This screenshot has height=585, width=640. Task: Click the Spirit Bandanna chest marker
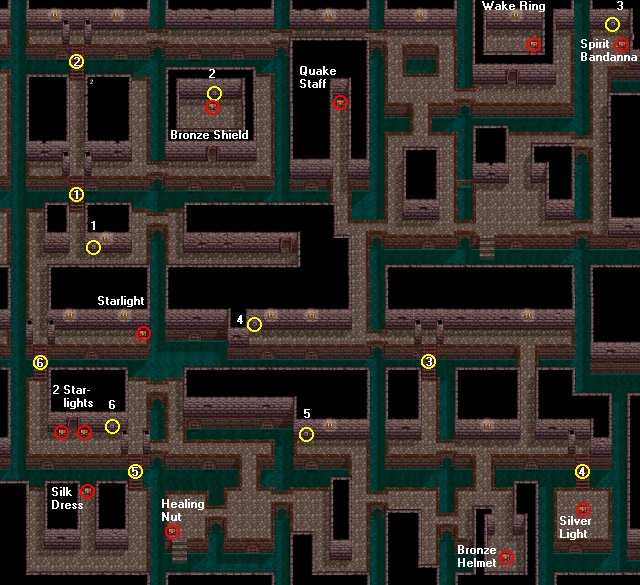click(622, 44)
